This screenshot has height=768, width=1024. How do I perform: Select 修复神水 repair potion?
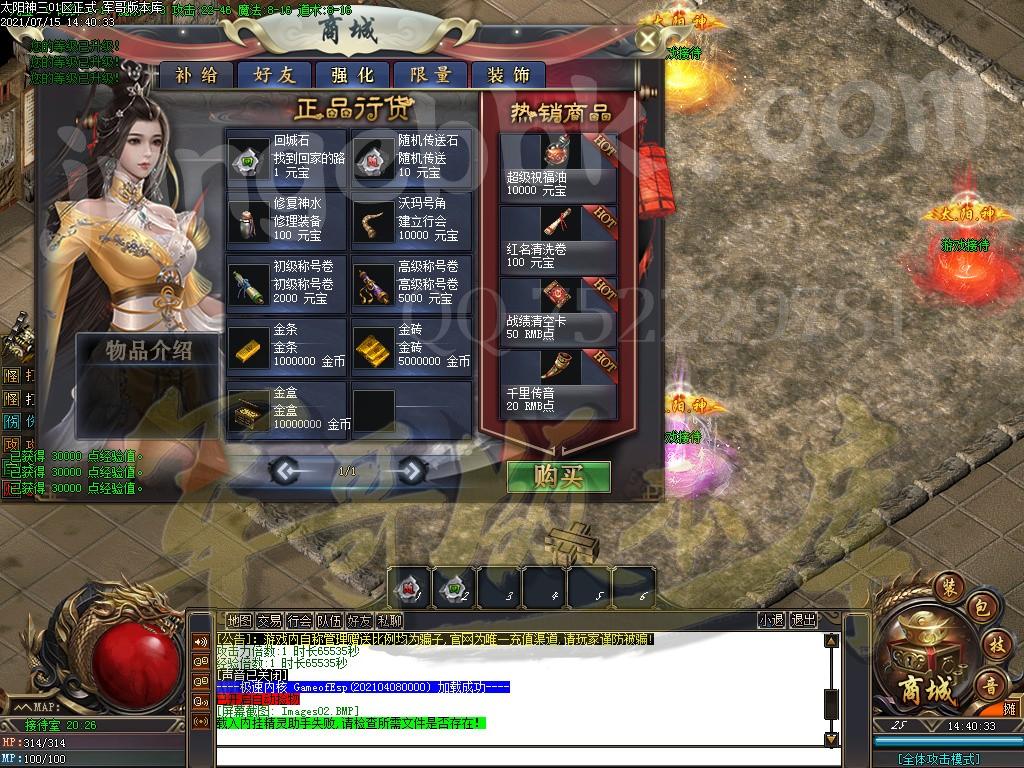pyautogui.click(x=286, y=220)
